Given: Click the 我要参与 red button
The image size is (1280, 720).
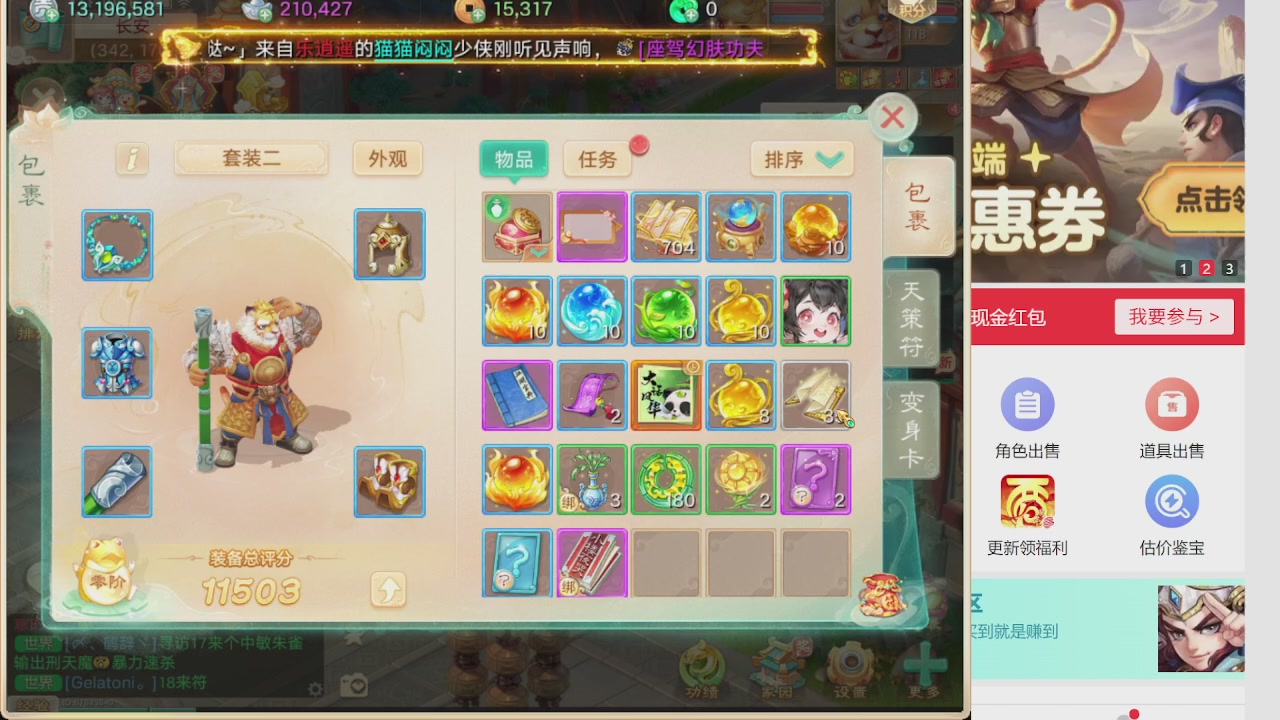Looking at the screenshot, I should pyautogui.click(x=1173, y=316).
